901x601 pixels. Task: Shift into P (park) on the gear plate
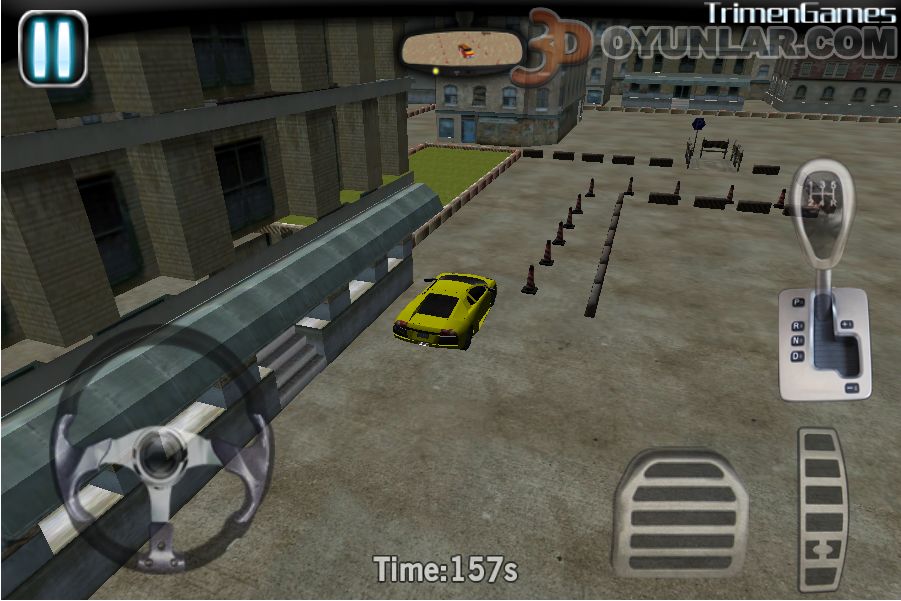tap(798, 302)
